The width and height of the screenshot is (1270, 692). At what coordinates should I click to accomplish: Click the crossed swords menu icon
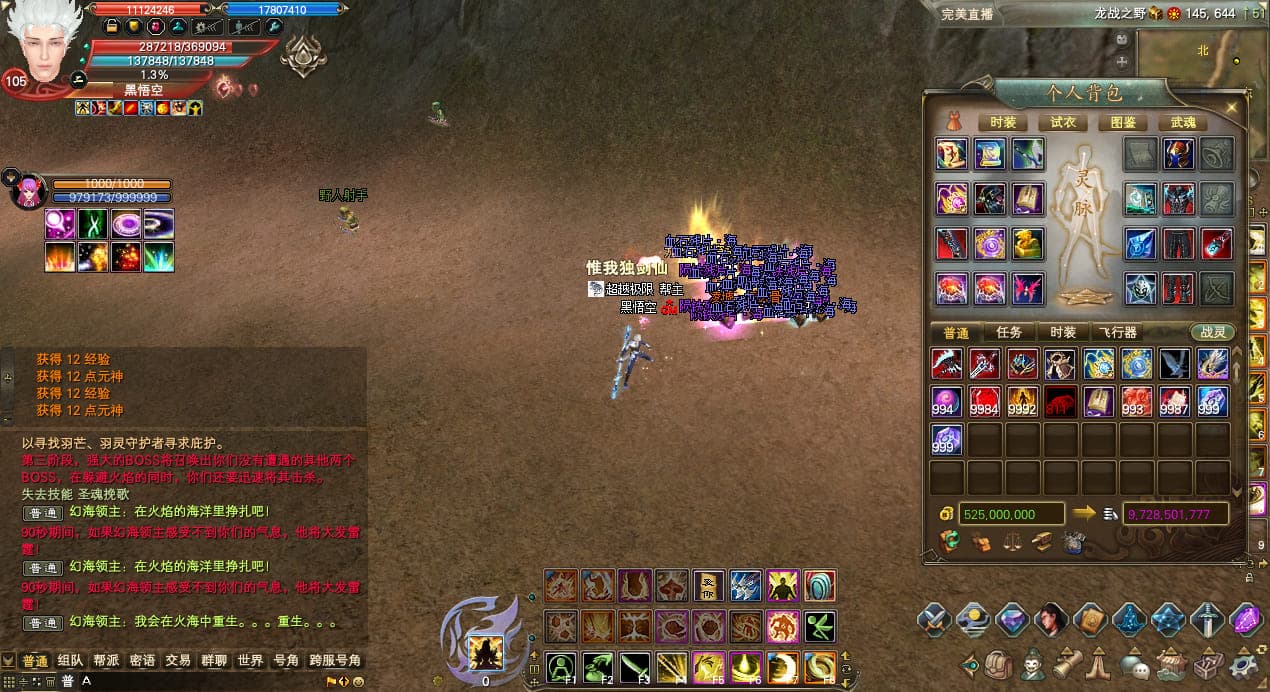[x=933, y=620]
